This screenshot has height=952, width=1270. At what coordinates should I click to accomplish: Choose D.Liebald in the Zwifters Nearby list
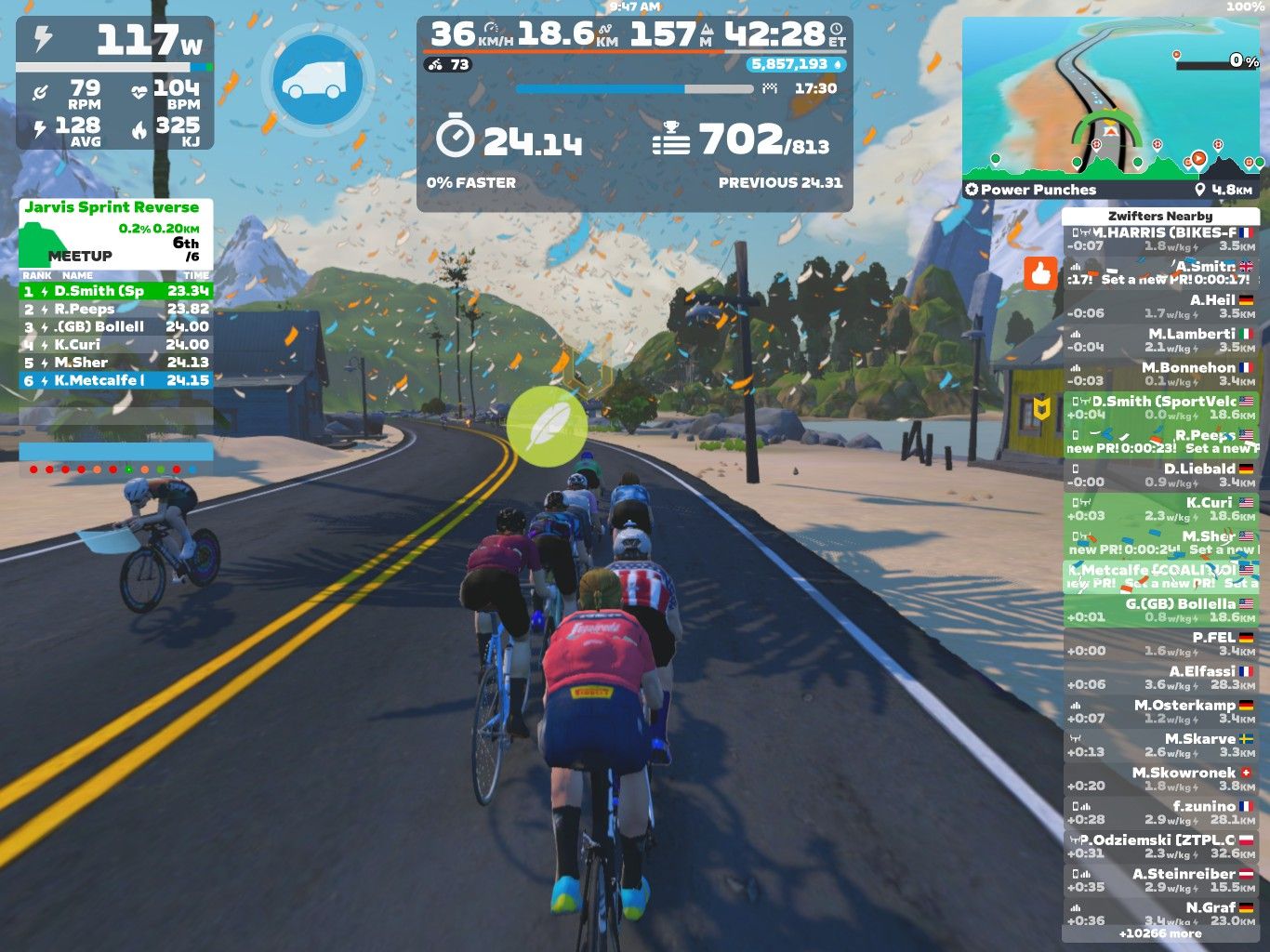coord(1160,475)
